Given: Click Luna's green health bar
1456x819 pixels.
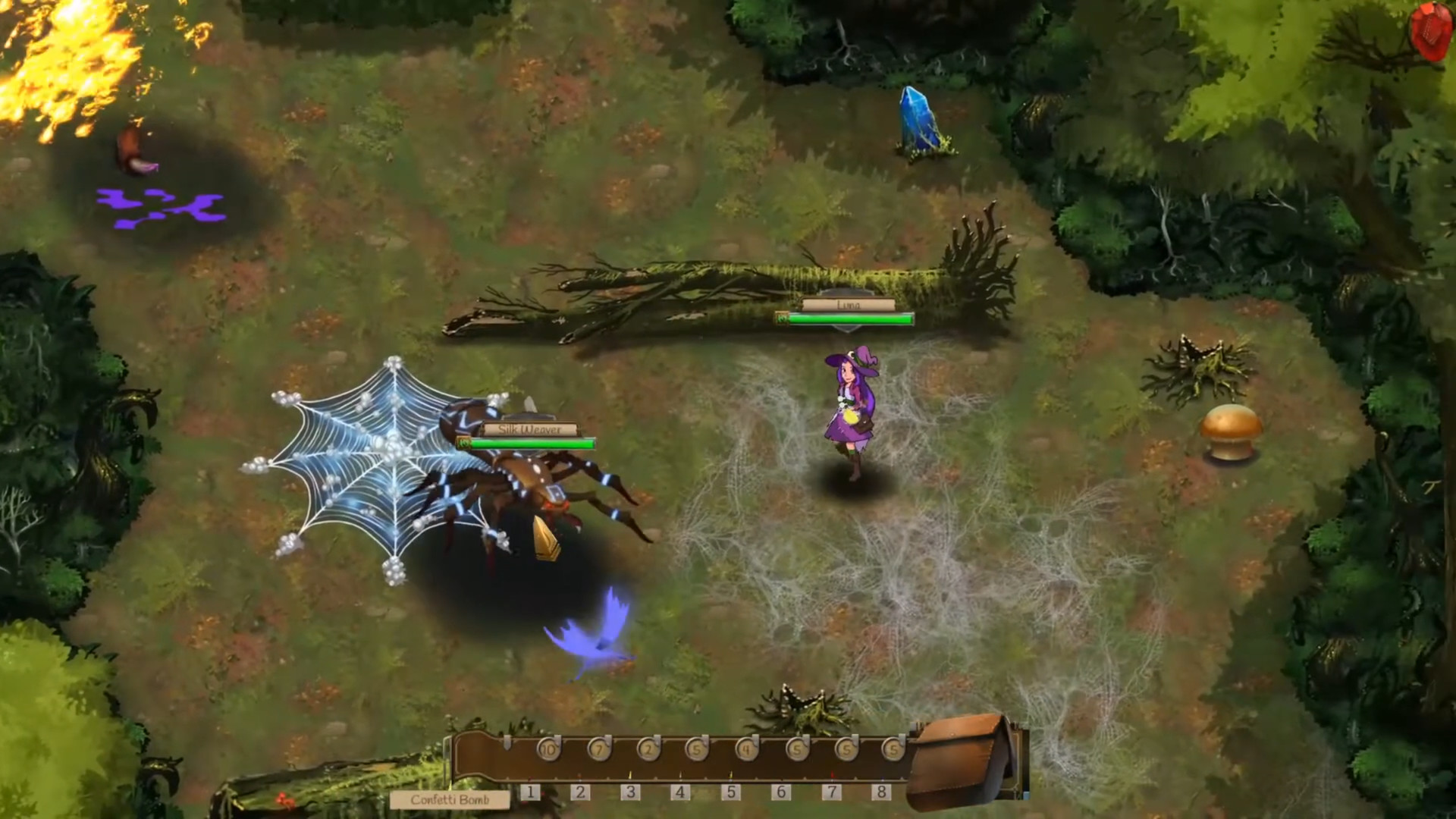Looking at the screenshot, I should [x=849, y=319].
